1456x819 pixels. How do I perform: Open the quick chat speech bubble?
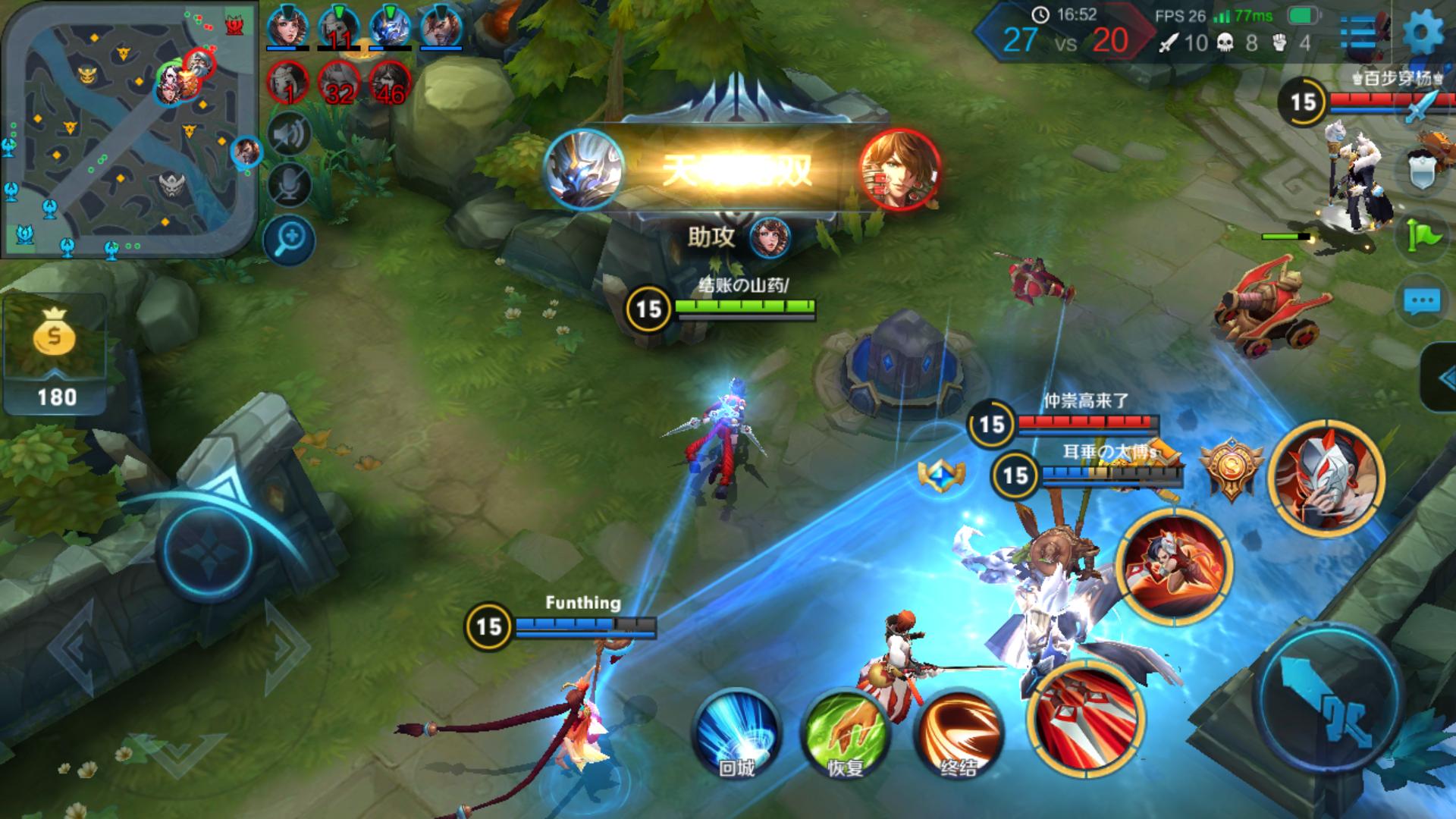1421,302
